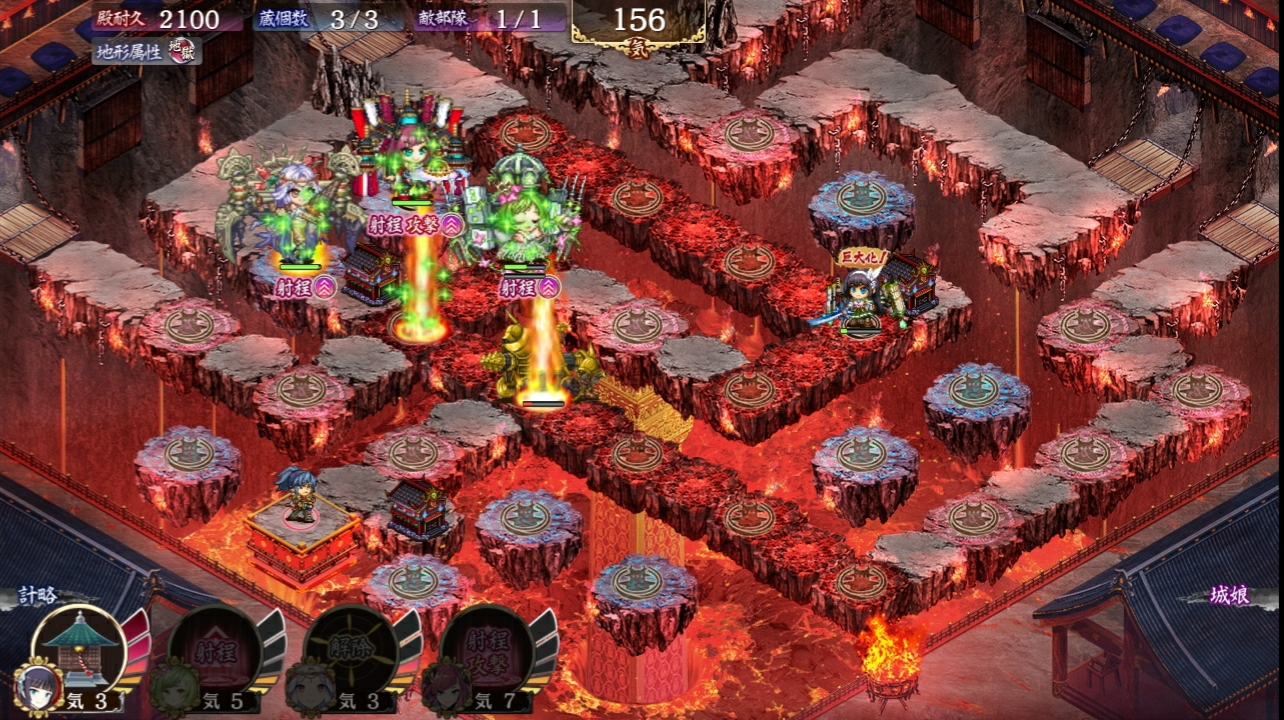The width and height of the screenshot is (1284, 720).
Task: Trigger the 解除 strategy icon
Action: 352,651
